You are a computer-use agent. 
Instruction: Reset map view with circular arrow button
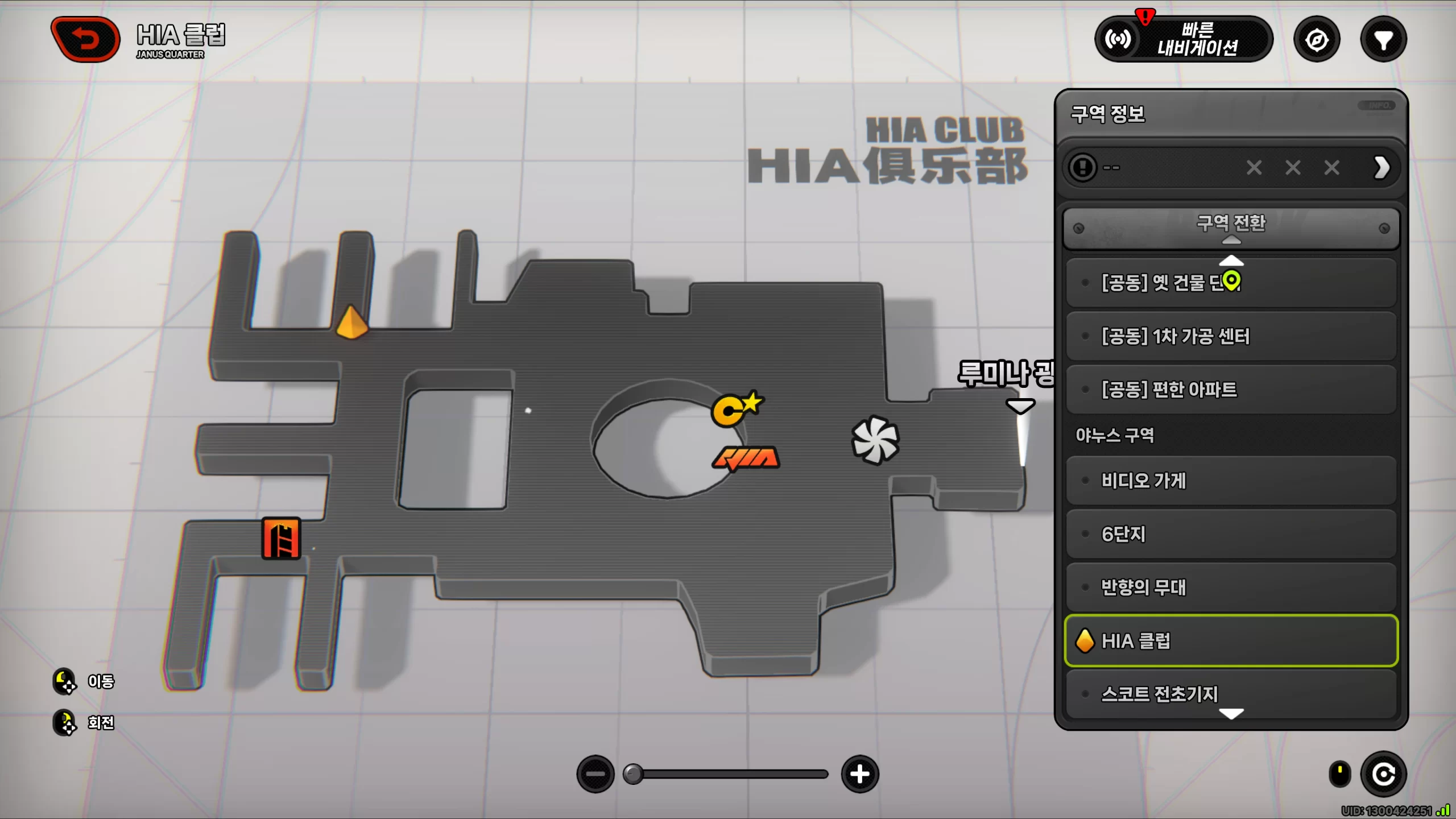click(x=1383, y=774)
